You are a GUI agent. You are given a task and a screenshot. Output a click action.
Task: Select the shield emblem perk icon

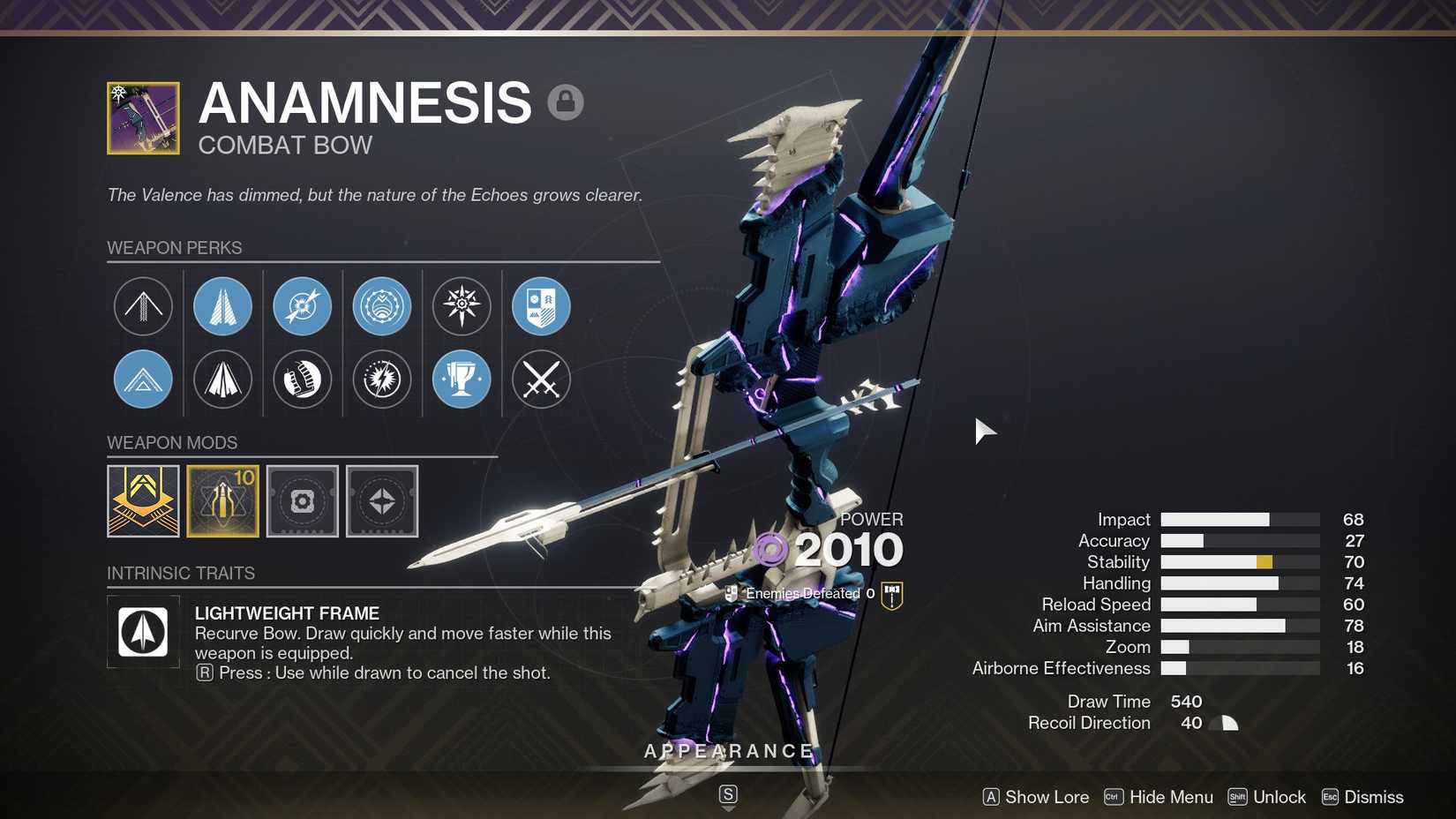540,306
